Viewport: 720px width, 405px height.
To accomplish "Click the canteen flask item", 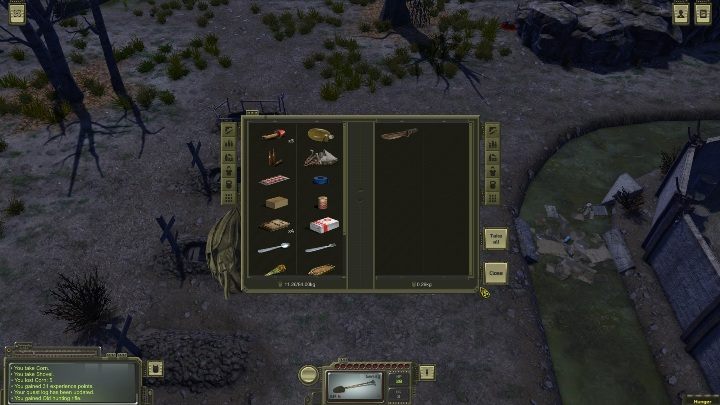I will (320, 134).
